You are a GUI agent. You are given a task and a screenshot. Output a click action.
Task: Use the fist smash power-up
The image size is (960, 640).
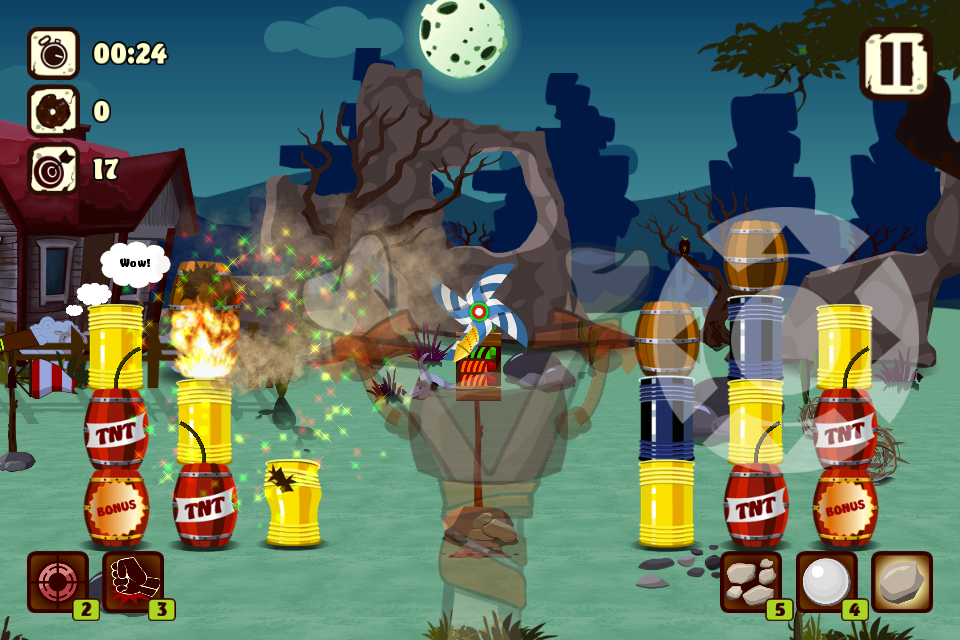coord(133,582)
